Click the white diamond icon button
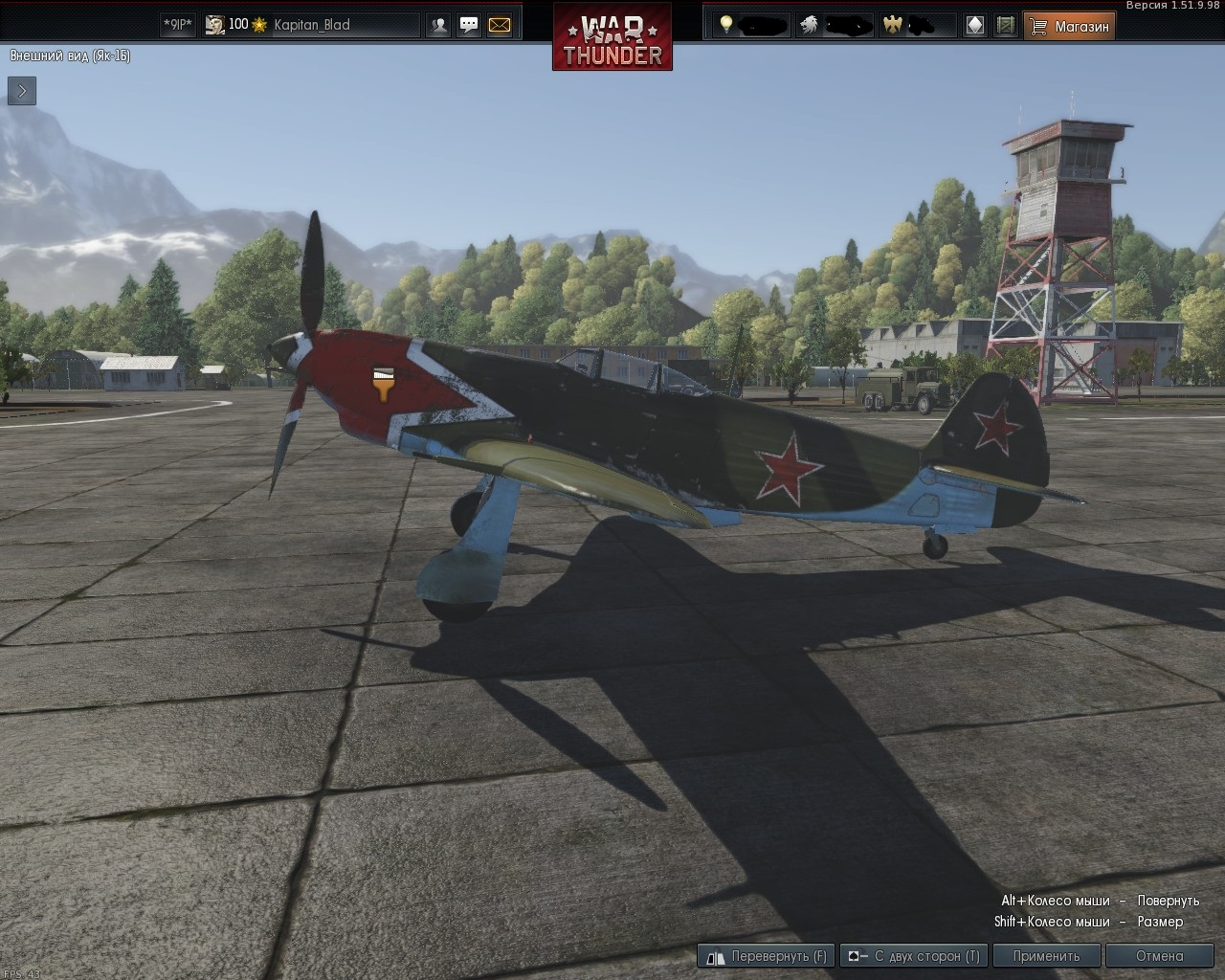The height and width of the screenshot is (980, 1225). (975, 26)
